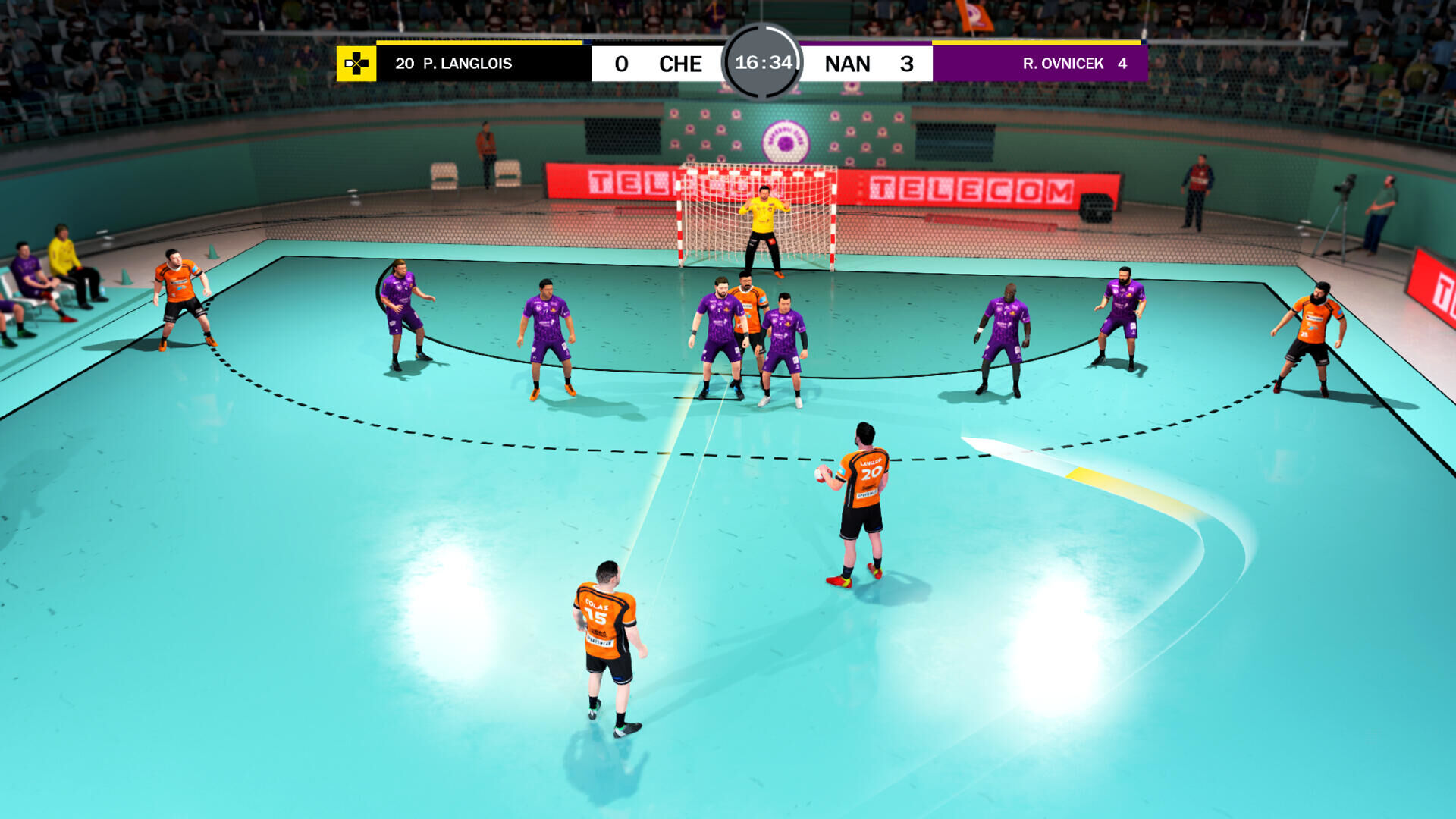Click the yellow D-pad icon on the scoreboard

[355, 64]
